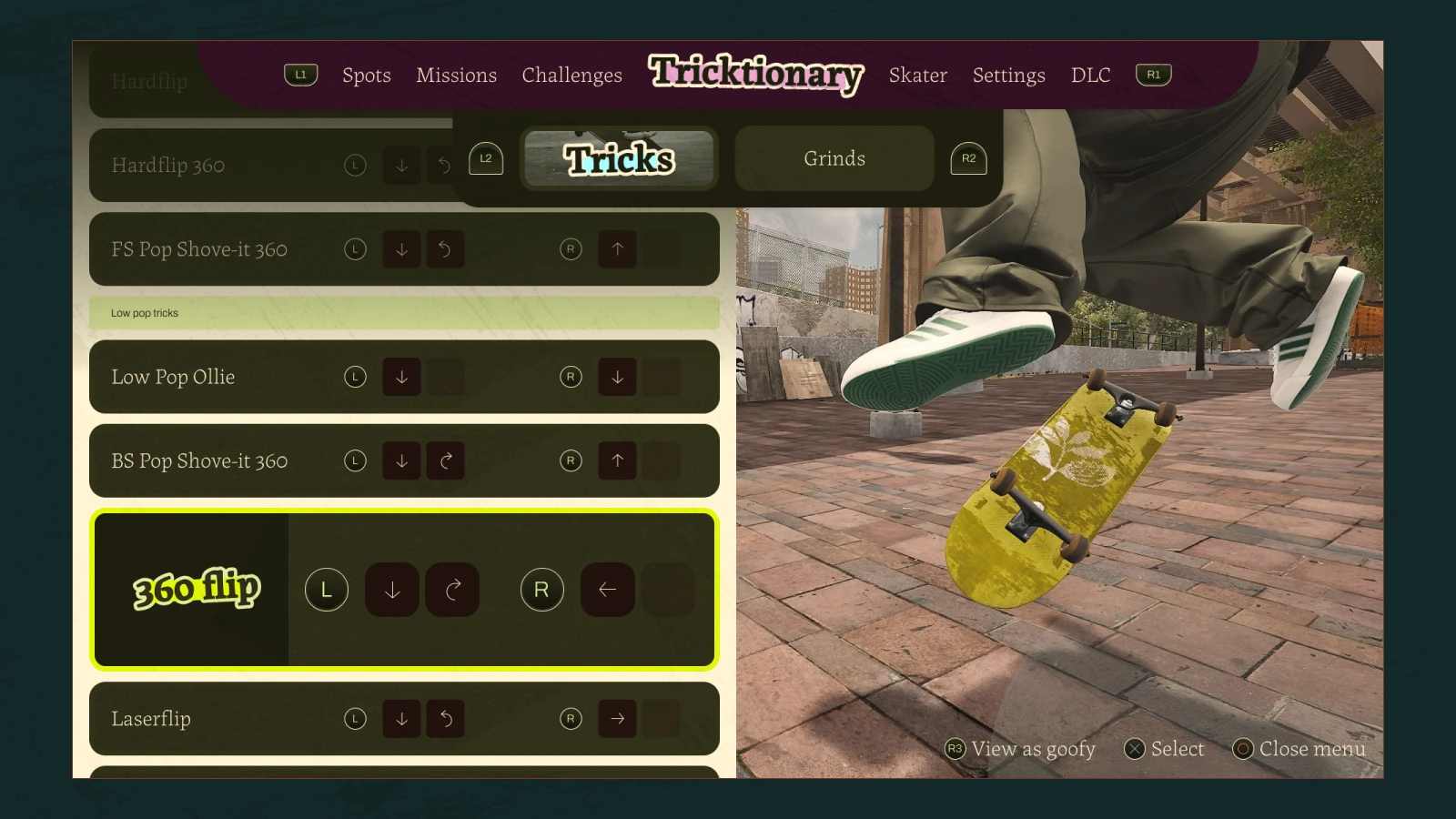Image resolution: width=1456 pixels, height=819 pixels.
Task: Click the down-arrow input icon for Low Pop Ollie
Action: [x=401, y=377]
